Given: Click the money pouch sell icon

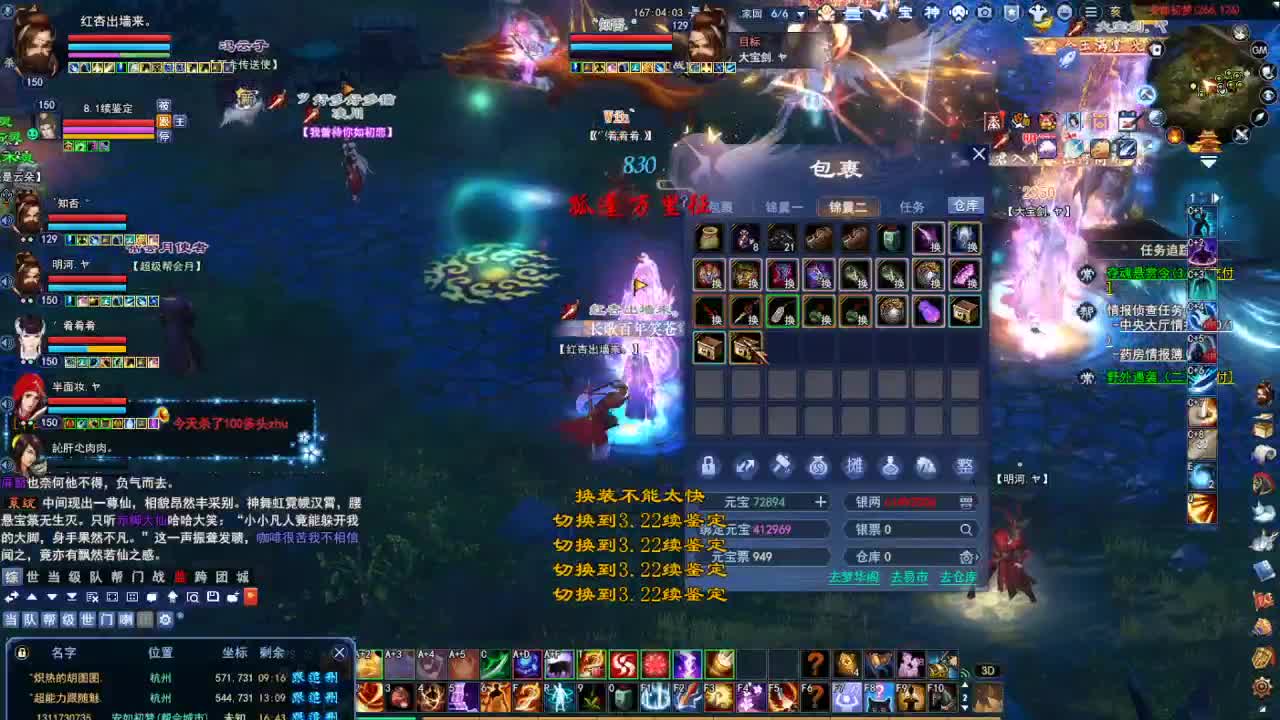Looking at the screenshot, I should click(x=819, y=466).
